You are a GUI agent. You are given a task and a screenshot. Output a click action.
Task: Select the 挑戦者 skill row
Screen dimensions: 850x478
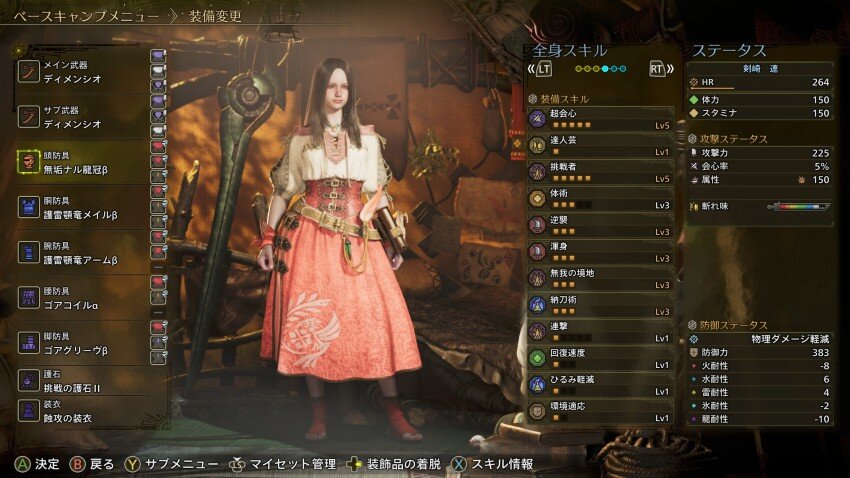pyautogui.click(x=600, y=172)
